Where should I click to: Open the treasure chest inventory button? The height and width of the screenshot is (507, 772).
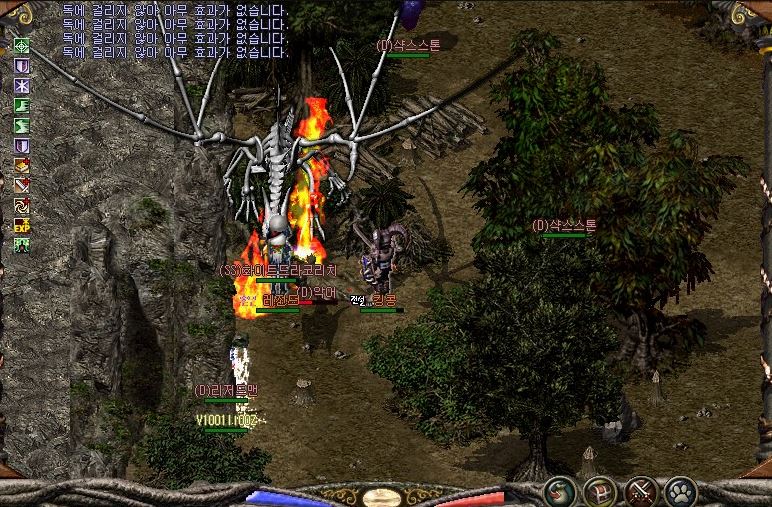point(599,491)
